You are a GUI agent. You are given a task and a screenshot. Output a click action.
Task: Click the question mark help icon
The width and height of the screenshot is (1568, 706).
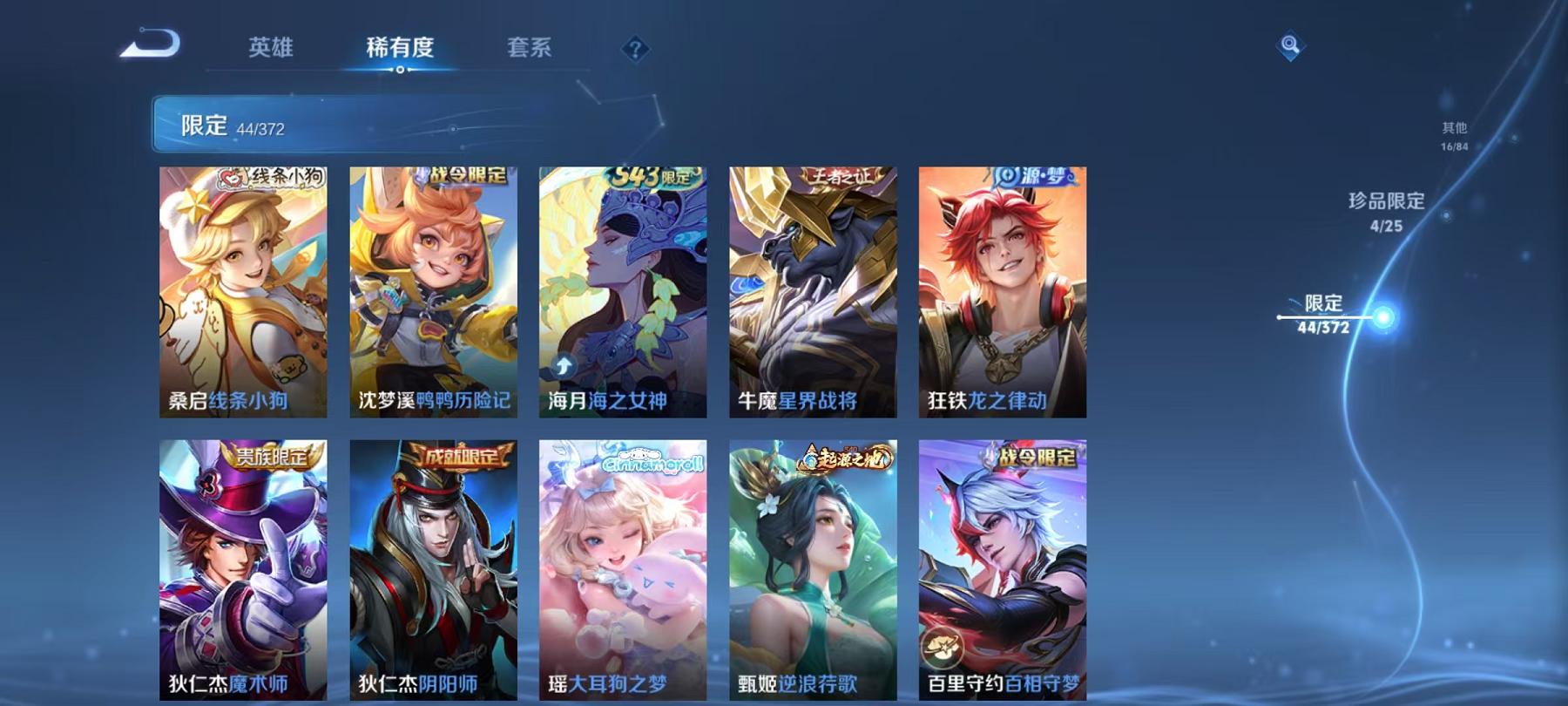[x=637, y=50]
